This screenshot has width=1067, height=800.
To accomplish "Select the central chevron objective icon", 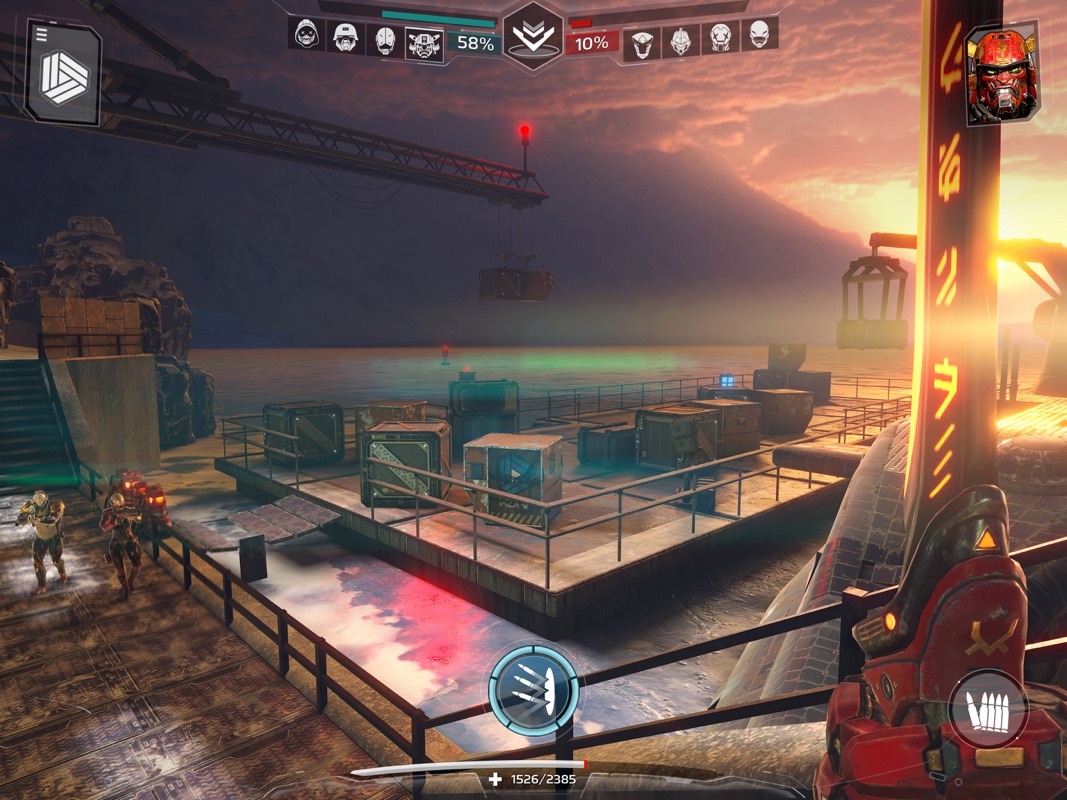I will tap(533, 37).
